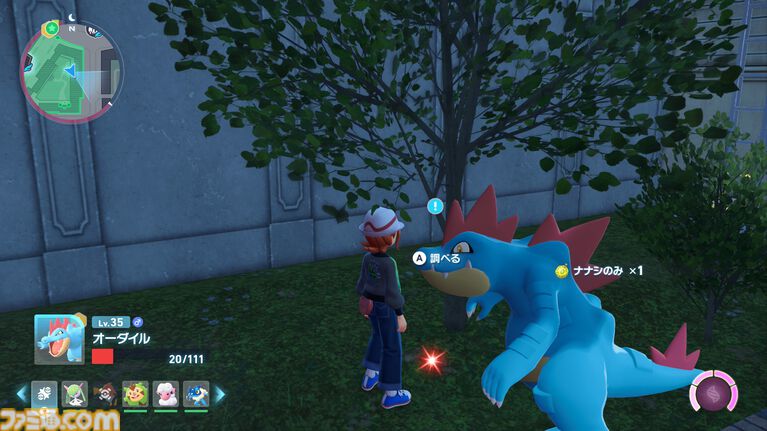767x431 pixels.
Task: Select the first party slot with the snowflake icon
Action: [x=44, y=394]
